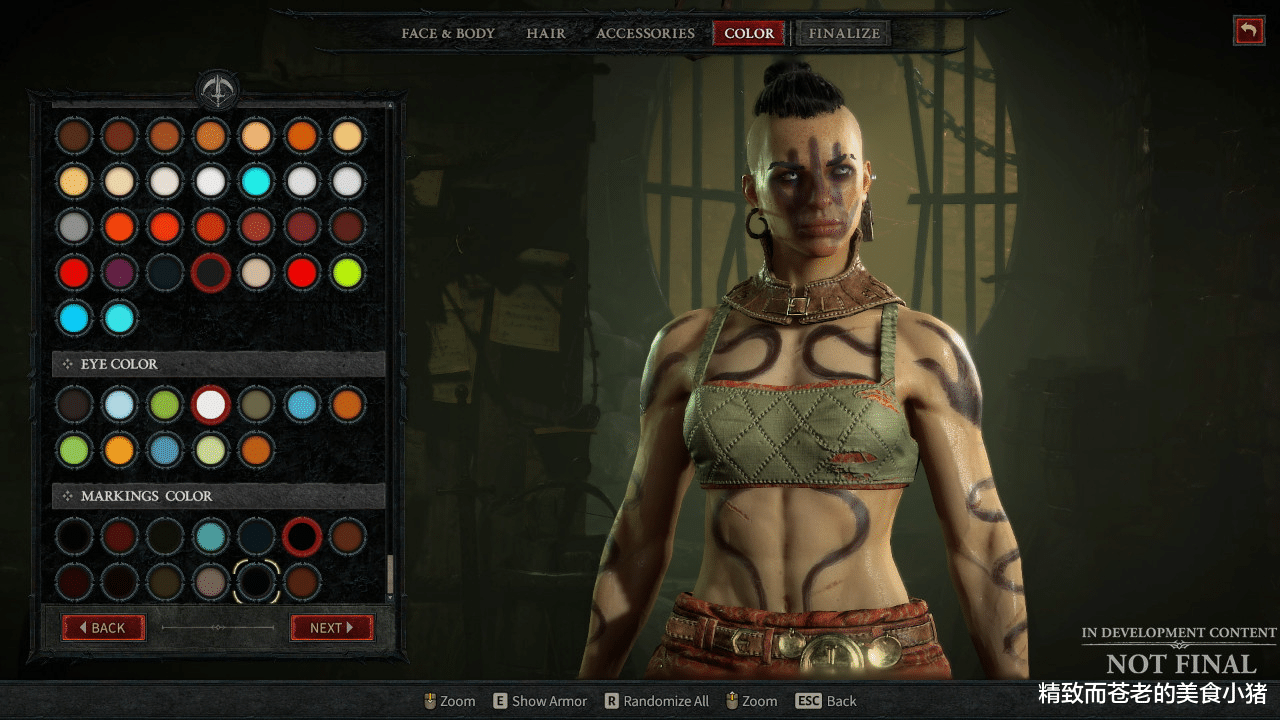The image size is (1280, 720).
Task: Choose the olive eye color swatch
Action: click(256, 404)
